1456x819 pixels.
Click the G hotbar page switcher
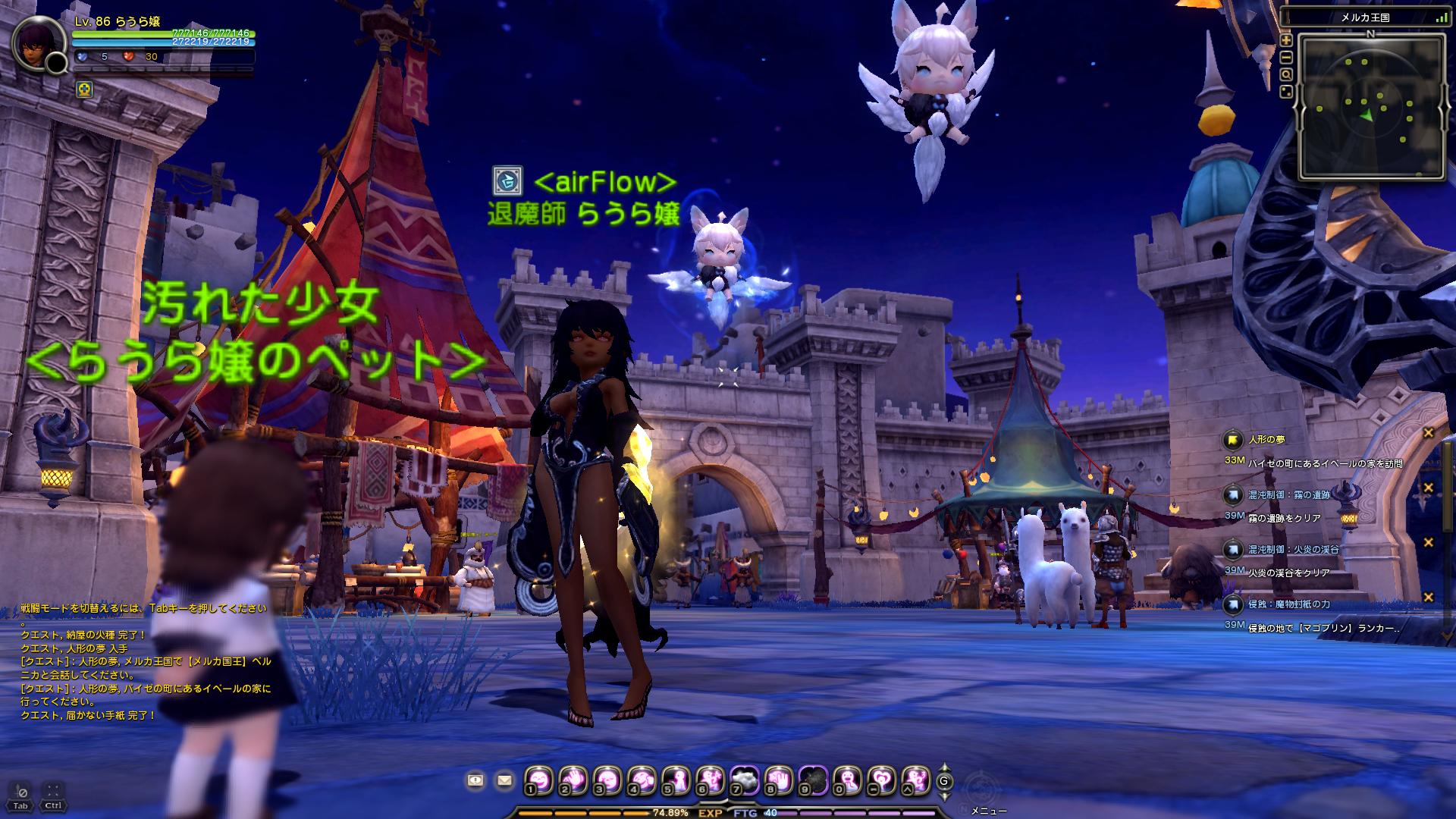[x=944, y=781]
